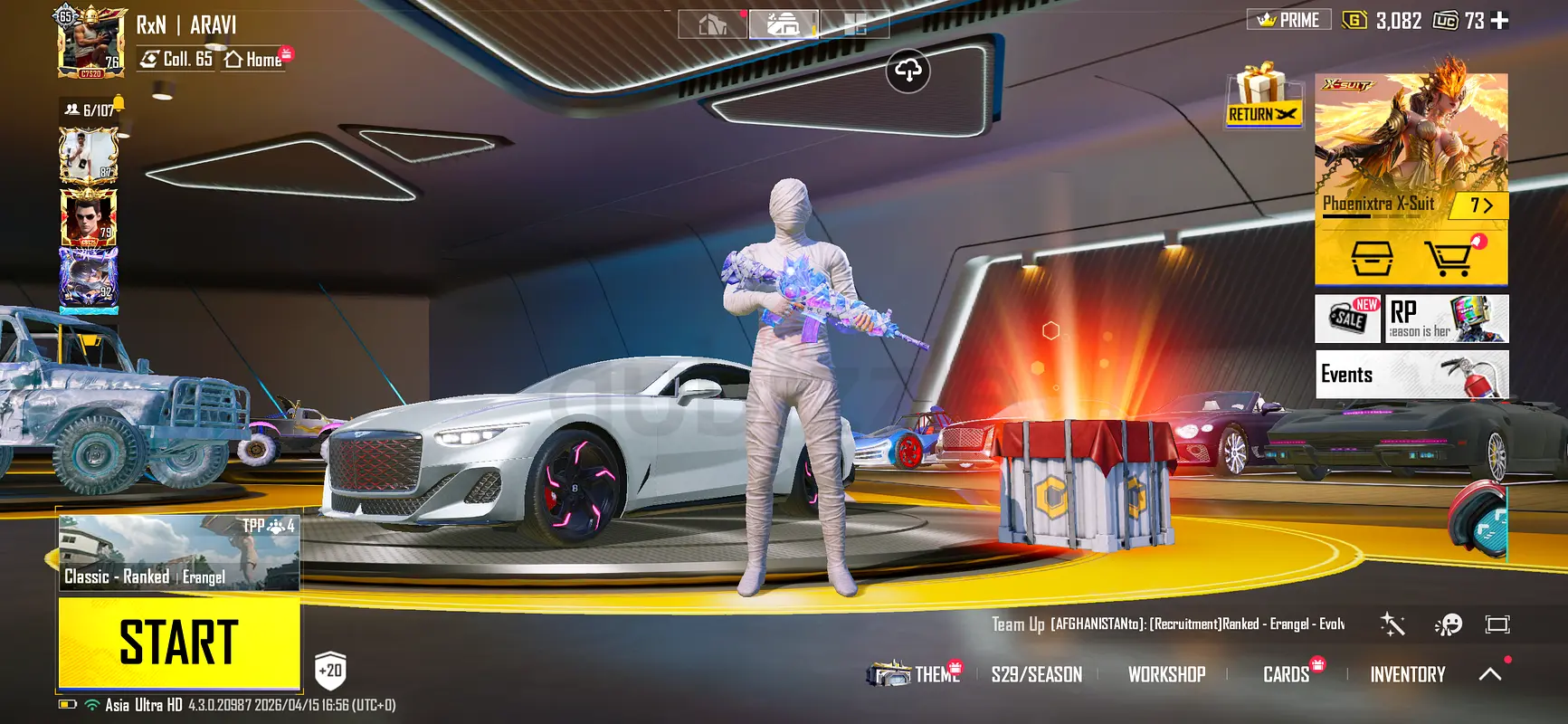Start the Classic Ranked match
The image size is (1568, 724).
click(x=179, y=643)
